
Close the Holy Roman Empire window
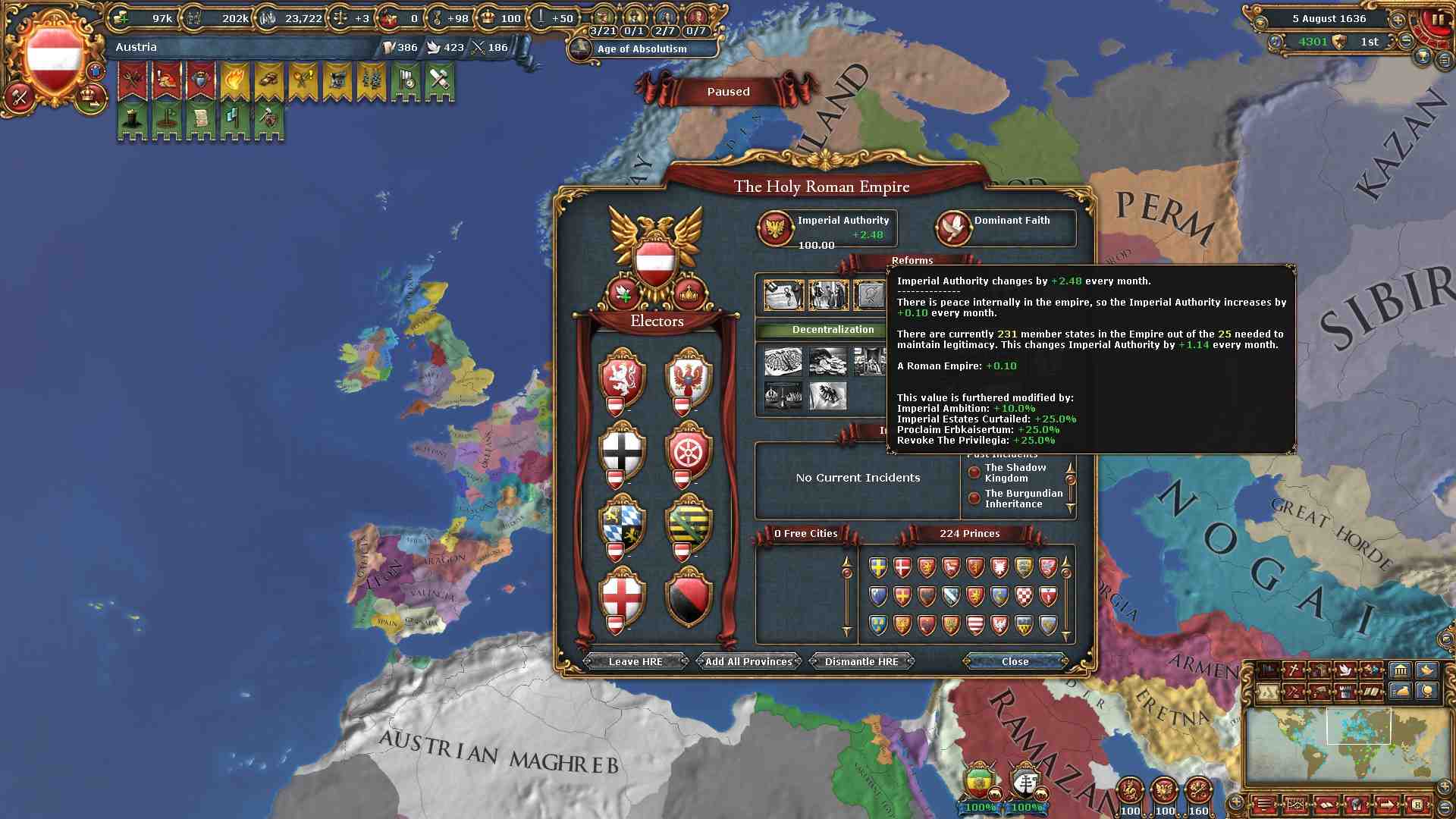pyautogui.click(x=1015, y=661)
